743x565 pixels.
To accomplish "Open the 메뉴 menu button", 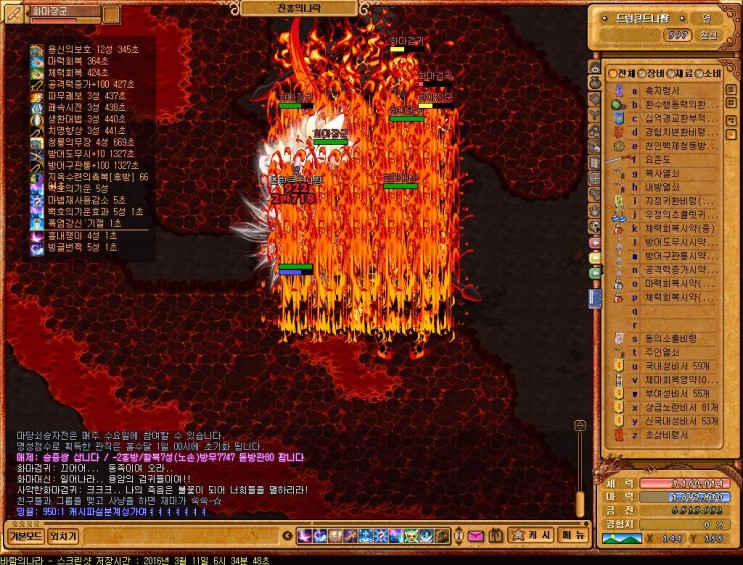I will pos(572,535).
